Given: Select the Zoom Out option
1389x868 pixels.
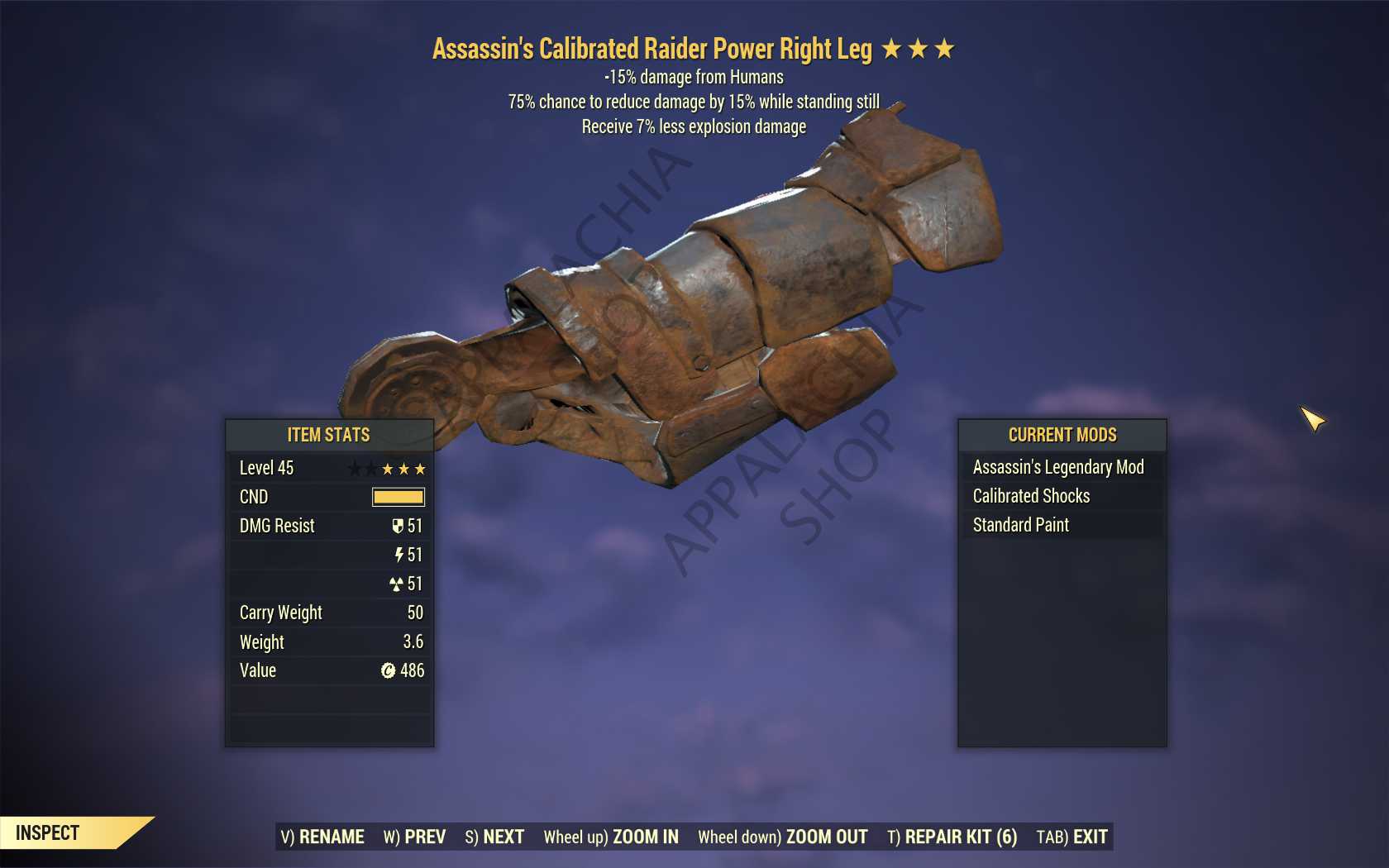Looking at the screenshot, I should [x=782, y=837].
